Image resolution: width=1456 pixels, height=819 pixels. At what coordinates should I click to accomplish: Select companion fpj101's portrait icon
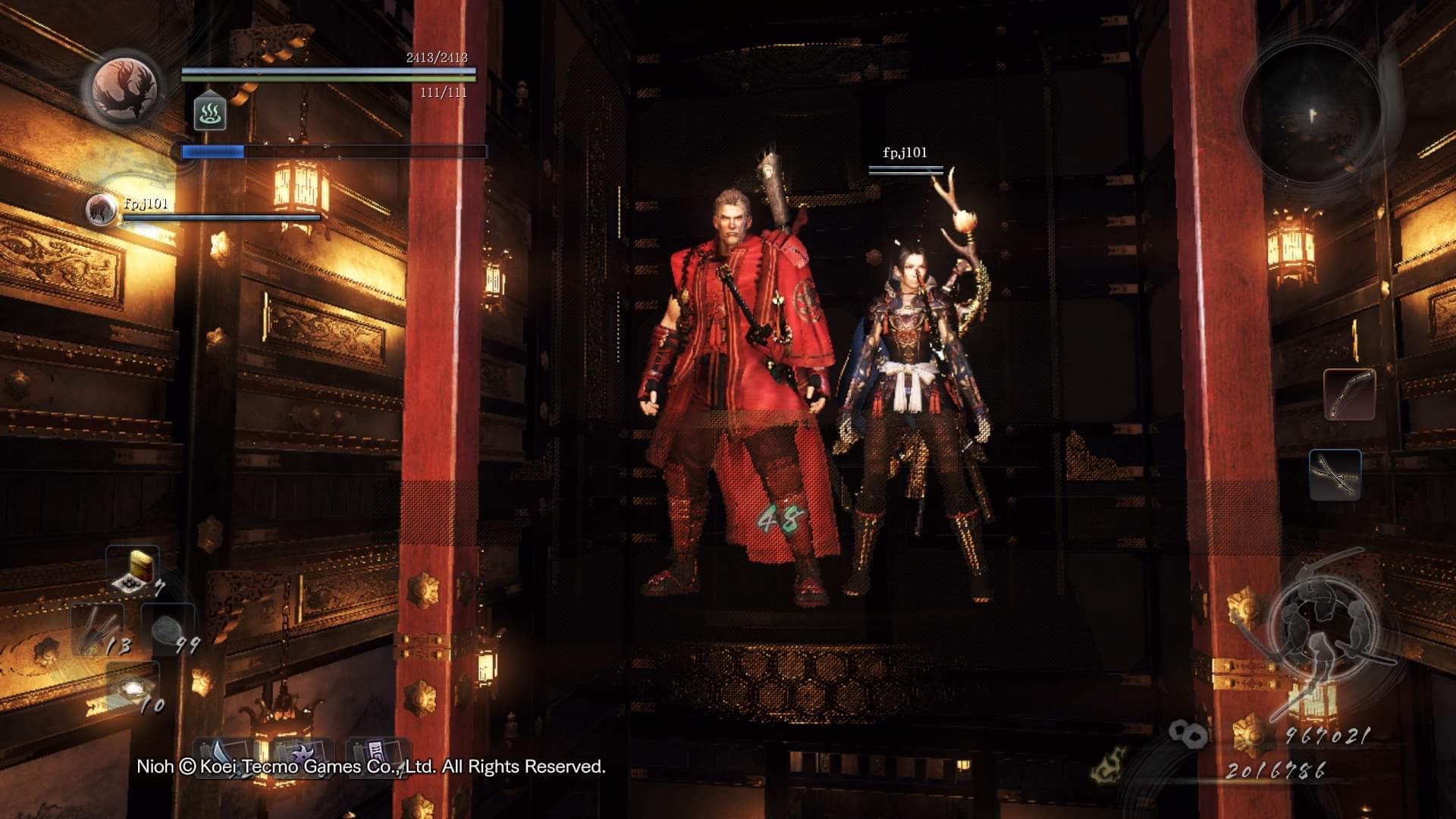point(100,210)
